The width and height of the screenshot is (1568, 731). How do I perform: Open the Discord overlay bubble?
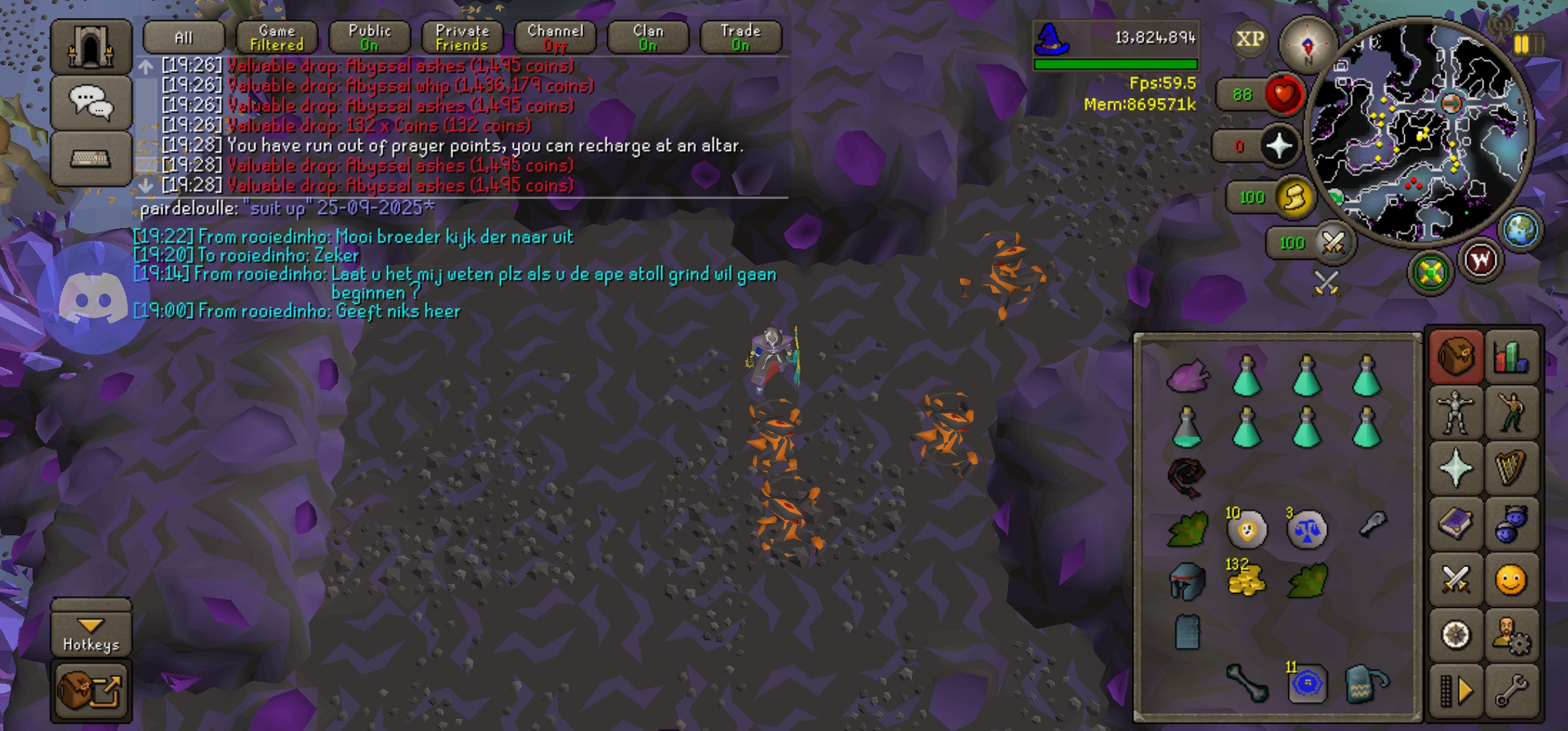[x=93, y=299]
